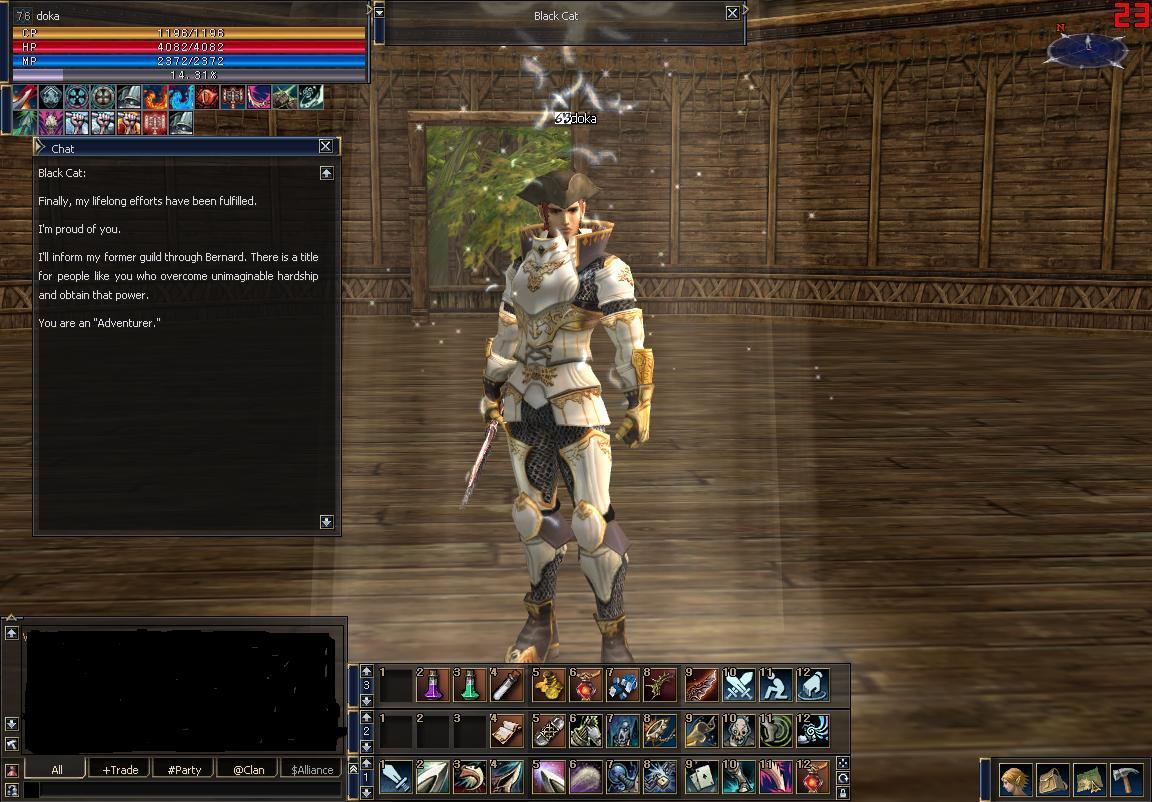Activate the playing cards skill
The width and height of the screenshot is (1152, 802).
pos(703,777)
